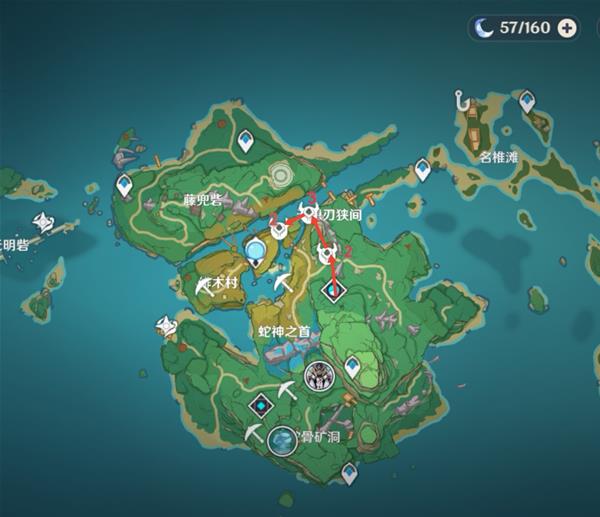The height and width of the screenshot is (517, 600).
Task: Select the fishing hook marker near 名椎滩
Action: (x=462, y=101)
